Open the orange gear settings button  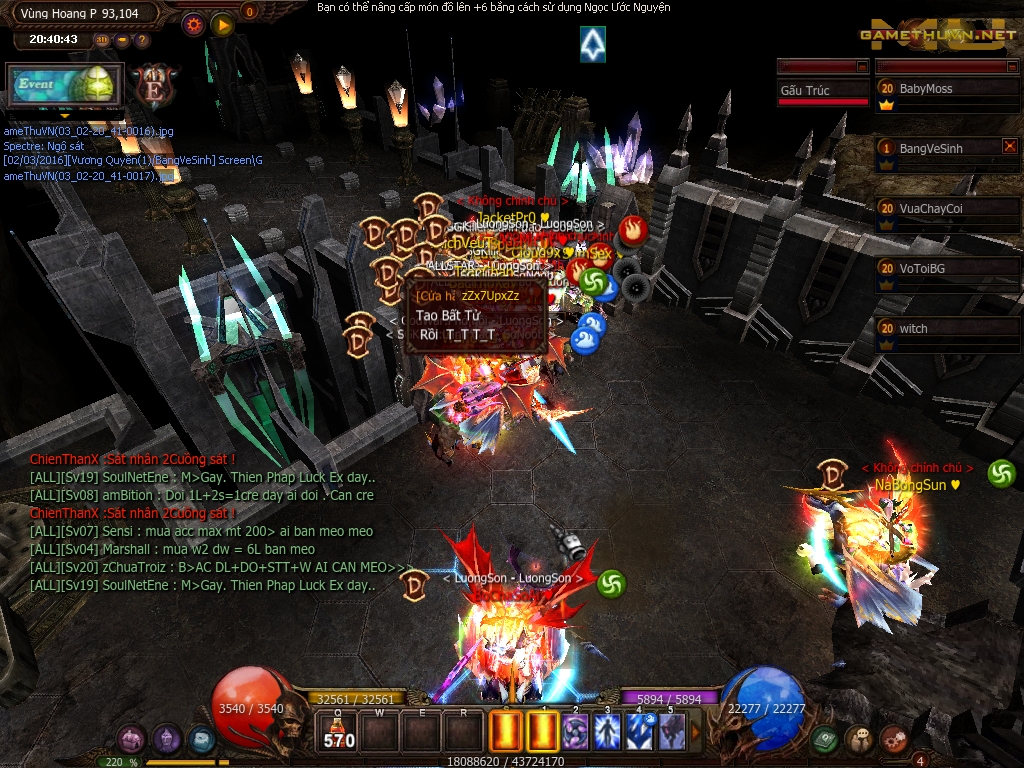pos(193,24)
